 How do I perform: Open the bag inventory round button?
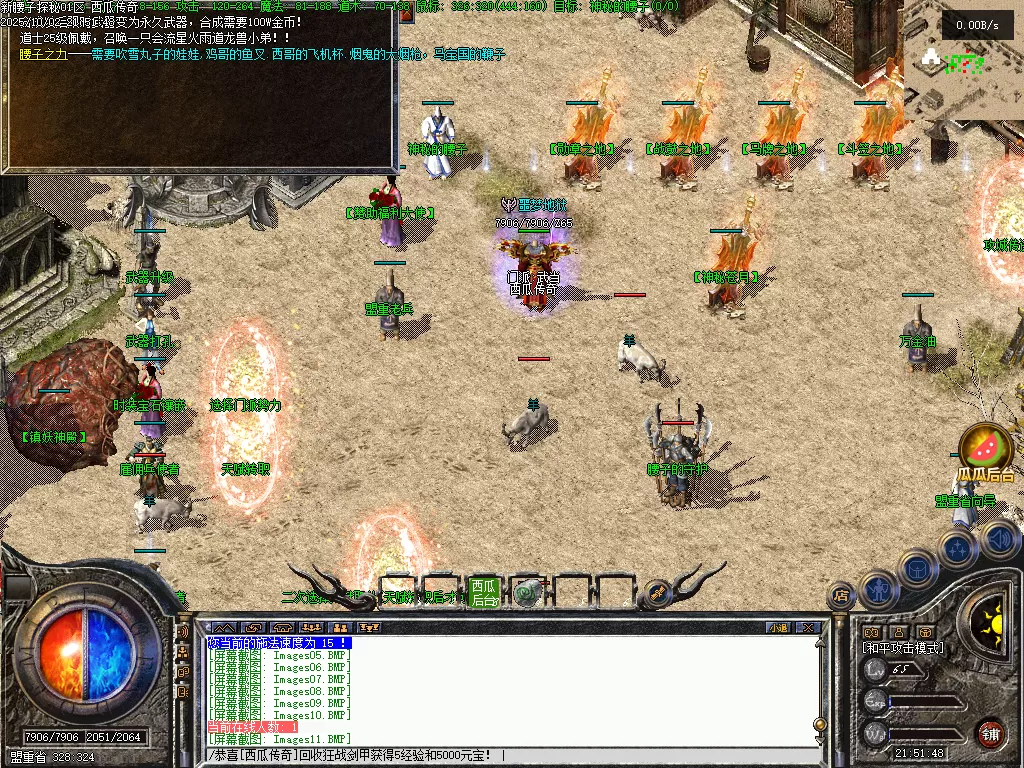915,568
